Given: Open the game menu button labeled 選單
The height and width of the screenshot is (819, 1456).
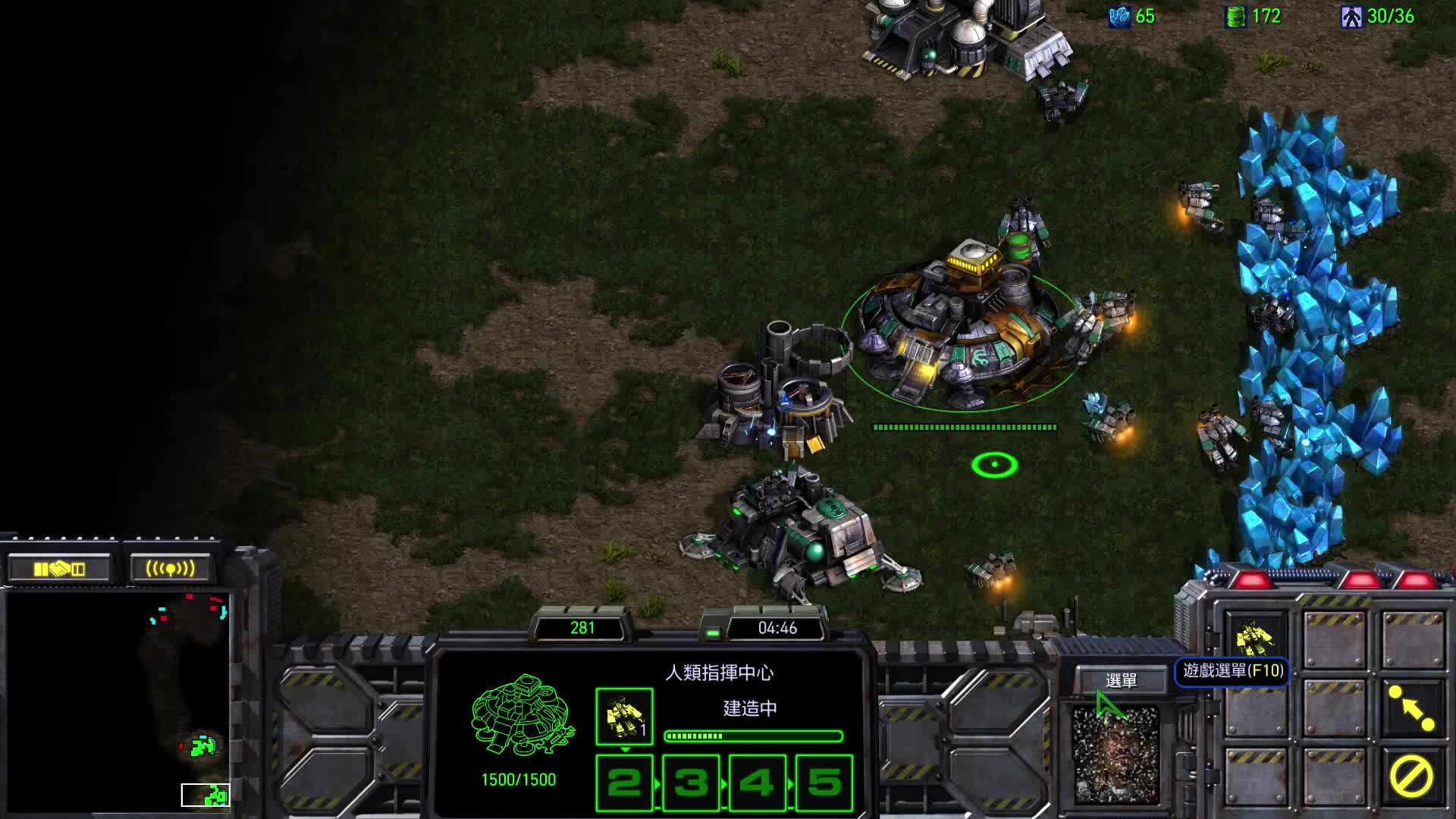Looking at the screenshot, I should [x=1121, y=680].
